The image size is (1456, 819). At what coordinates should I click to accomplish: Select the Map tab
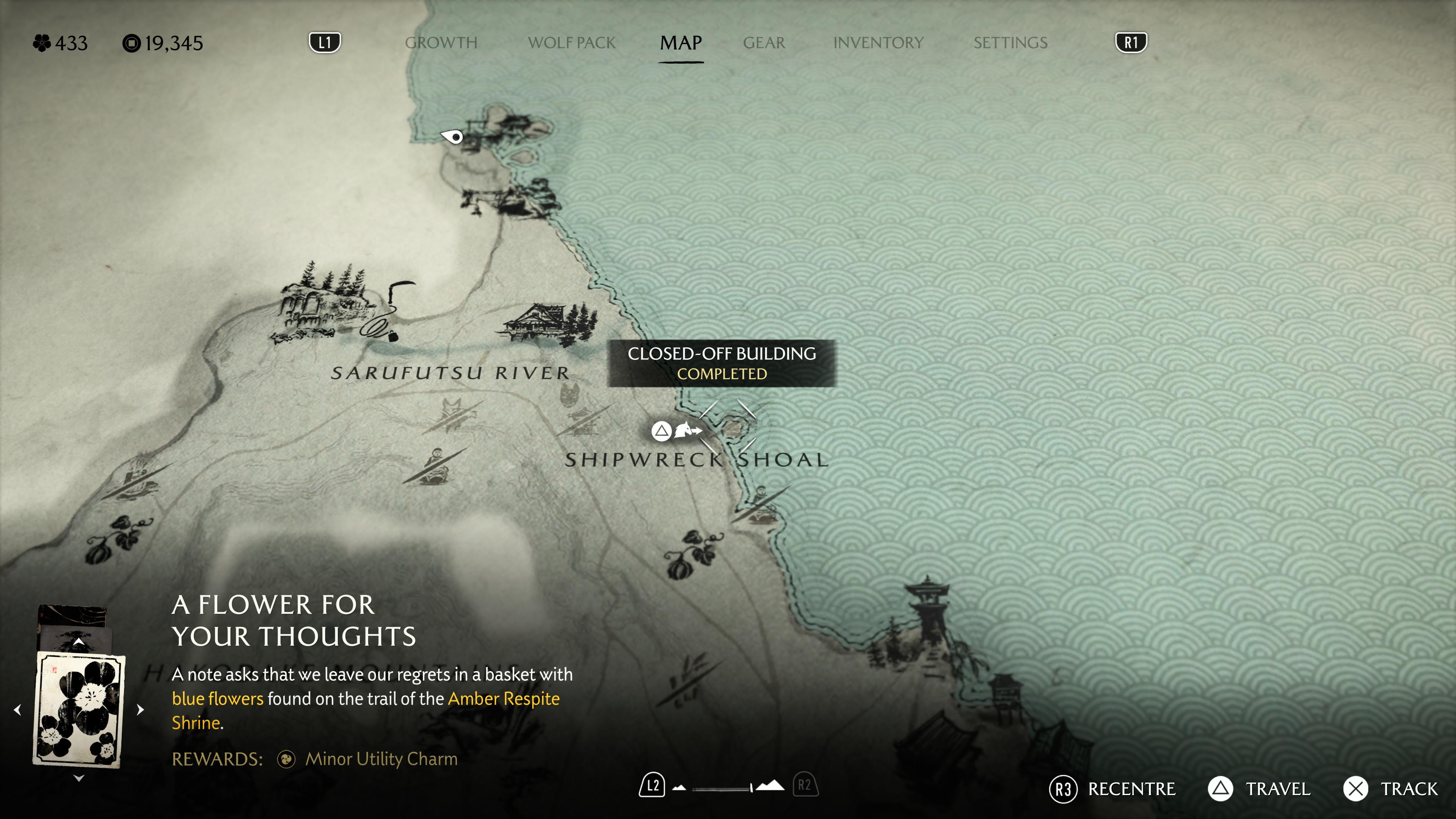point(681,43)
